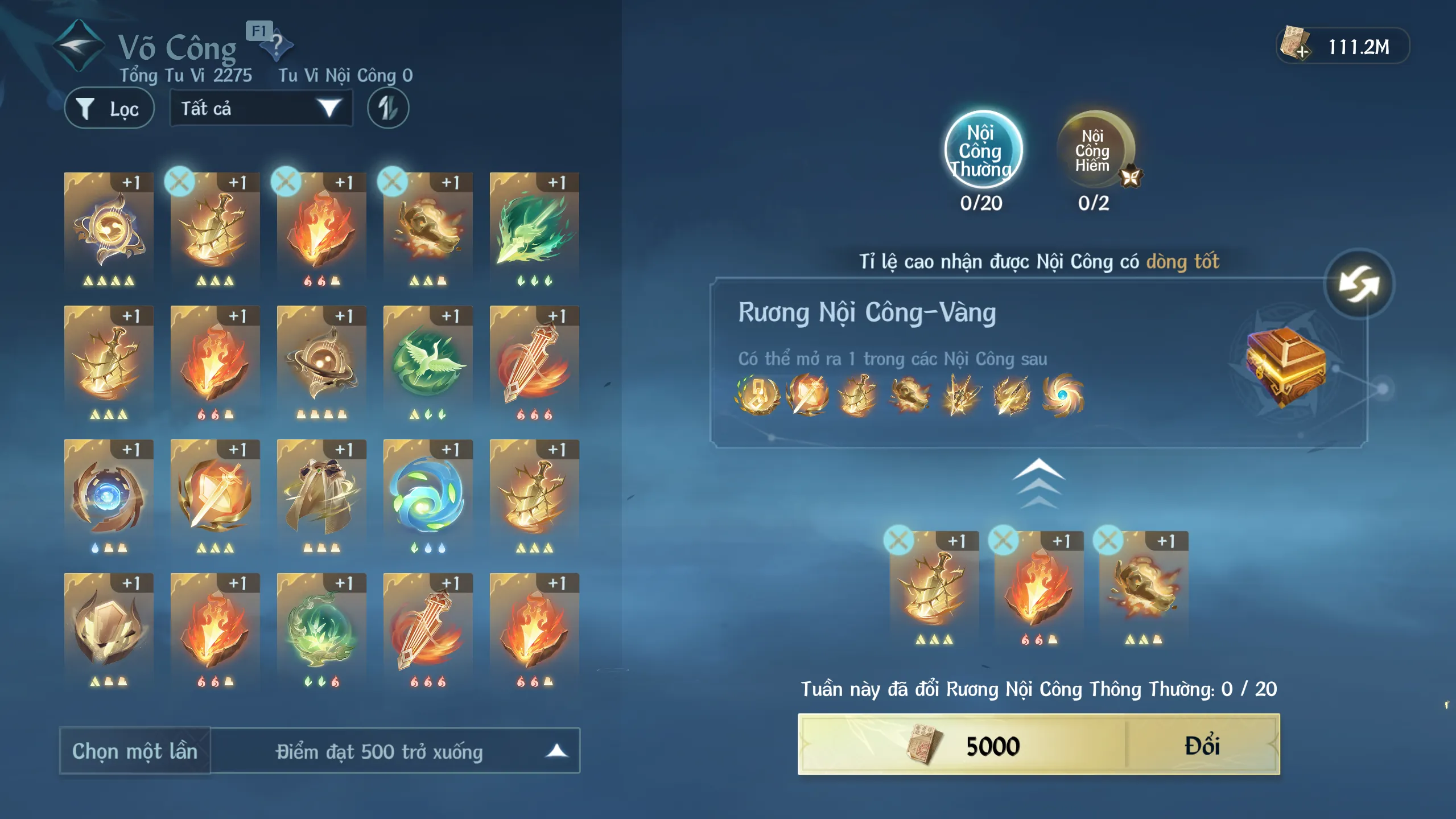Remove the beast skull card from exchange slots
1456x819 pixels.
[x=1108, y=540]
